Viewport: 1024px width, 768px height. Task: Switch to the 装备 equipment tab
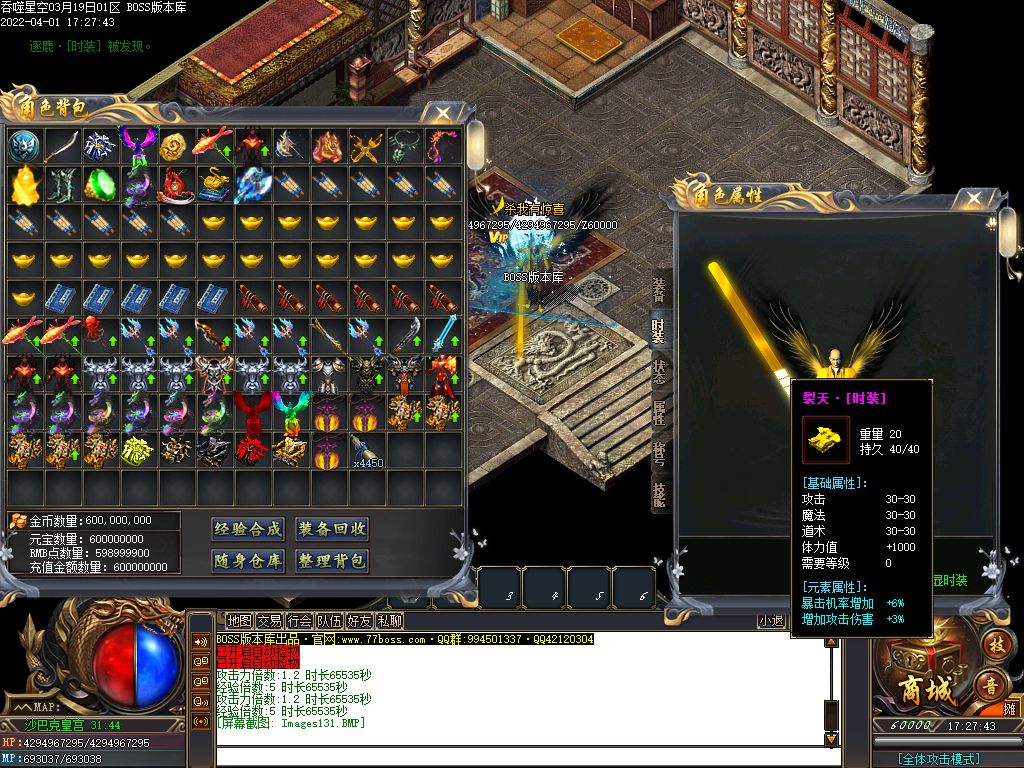(x=659, y=291)
